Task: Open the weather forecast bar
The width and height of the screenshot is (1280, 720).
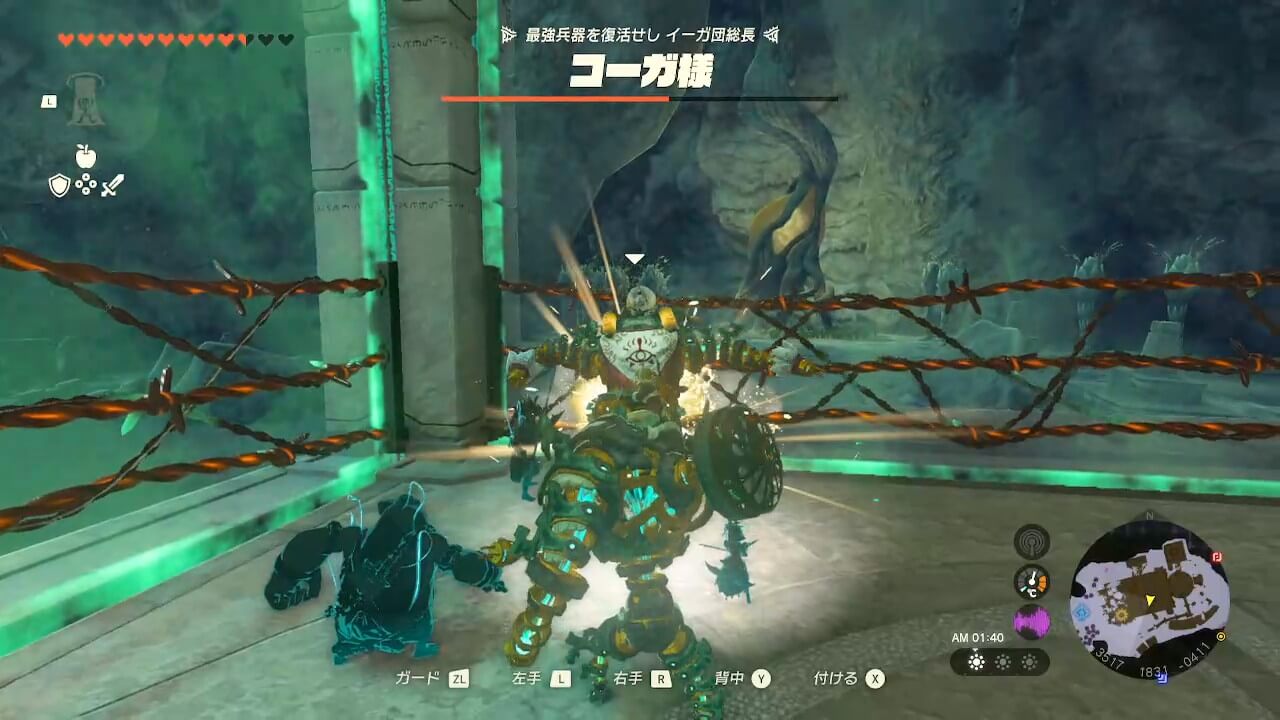Action: coord(999,662)
